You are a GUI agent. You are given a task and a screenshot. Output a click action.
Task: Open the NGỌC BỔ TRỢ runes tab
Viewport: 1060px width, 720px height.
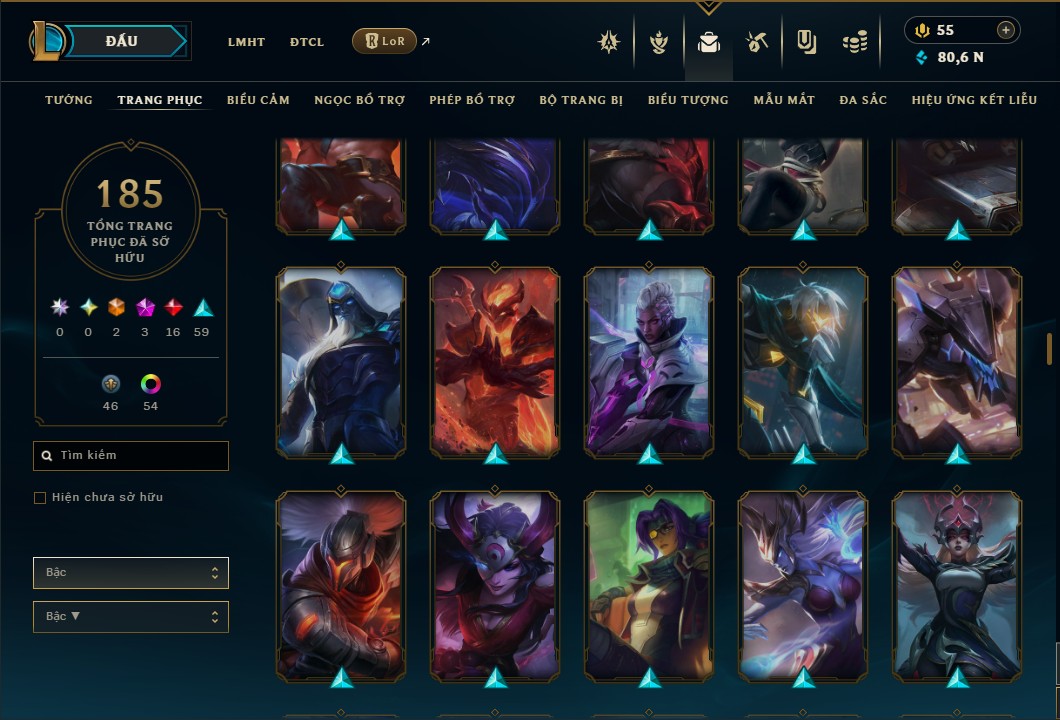click(359, 100)
